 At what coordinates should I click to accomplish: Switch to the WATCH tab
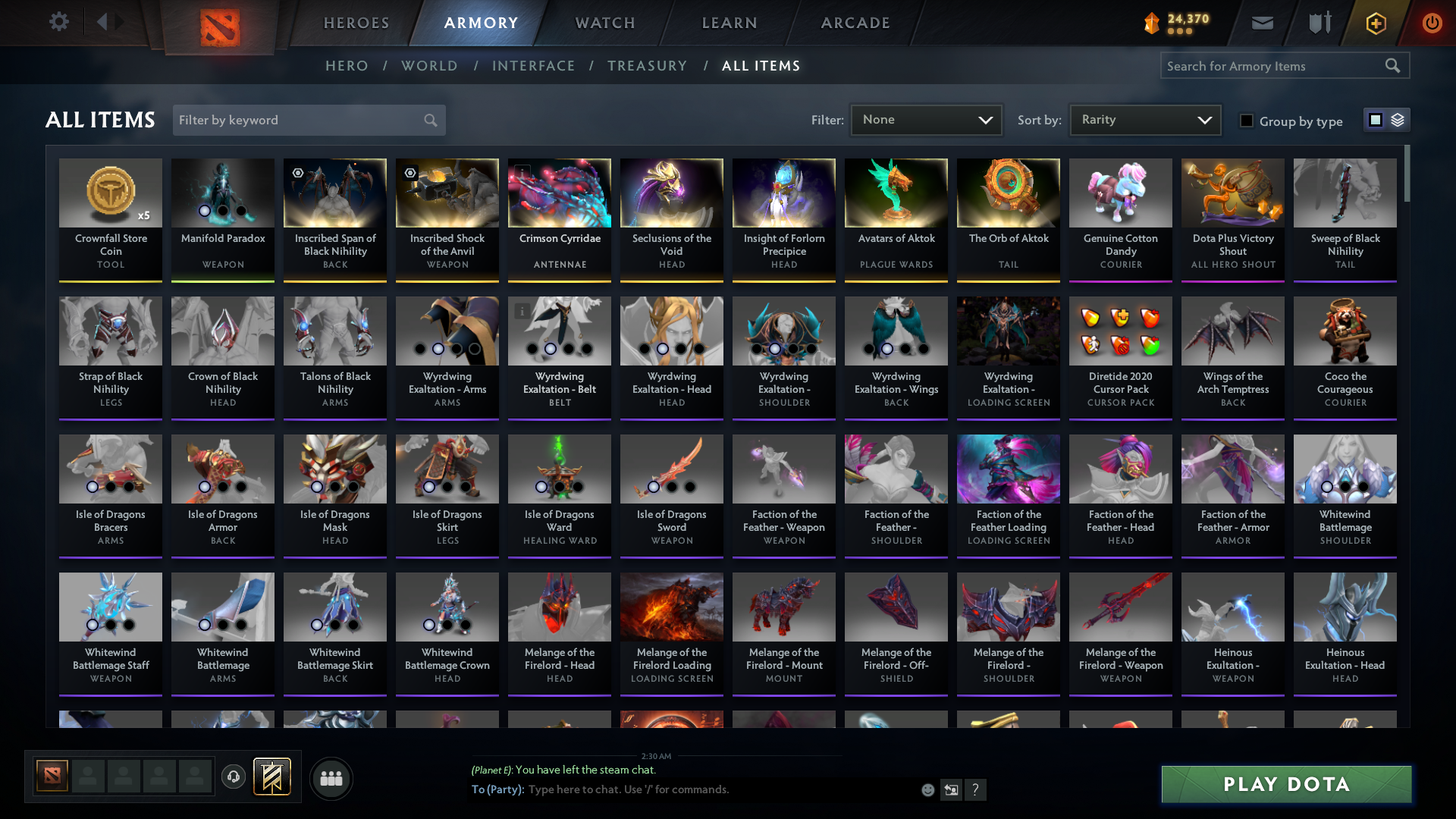(604, 23)
